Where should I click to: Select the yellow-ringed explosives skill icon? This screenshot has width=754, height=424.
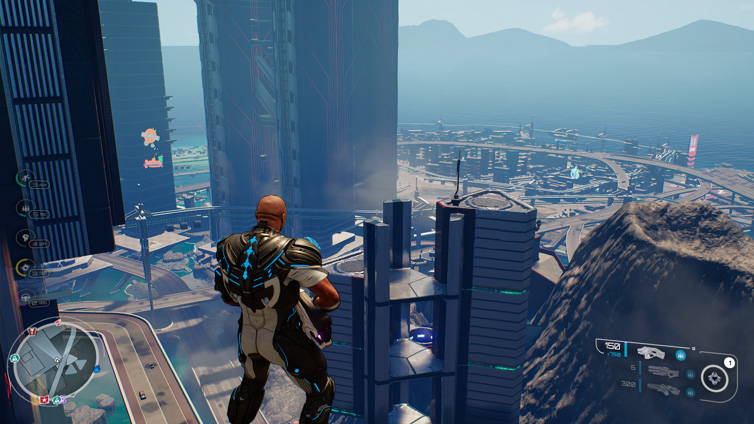pyautogui.click(x=24, y=267)
